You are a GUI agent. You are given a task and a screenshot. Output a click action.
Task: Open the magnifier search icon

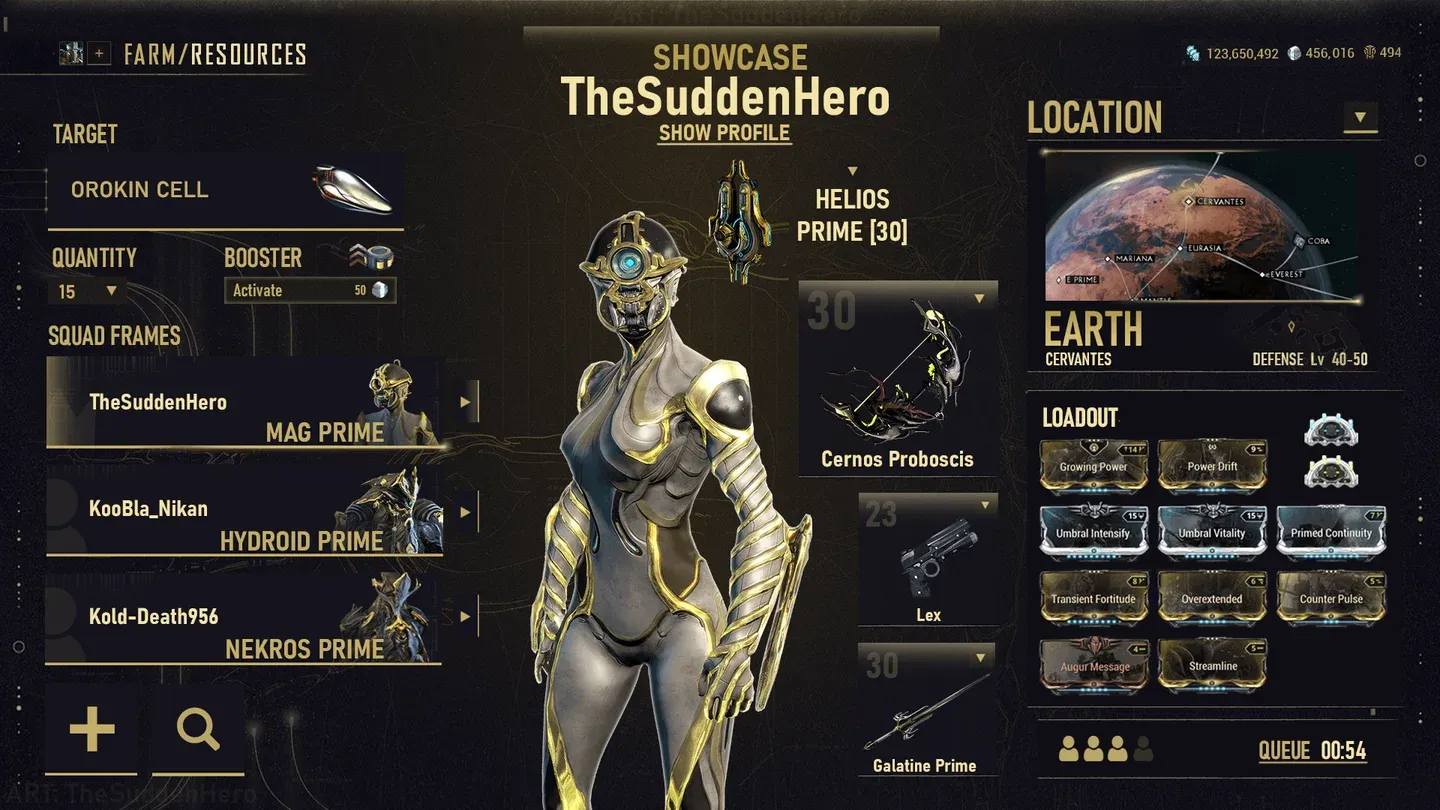pos(198,730)
